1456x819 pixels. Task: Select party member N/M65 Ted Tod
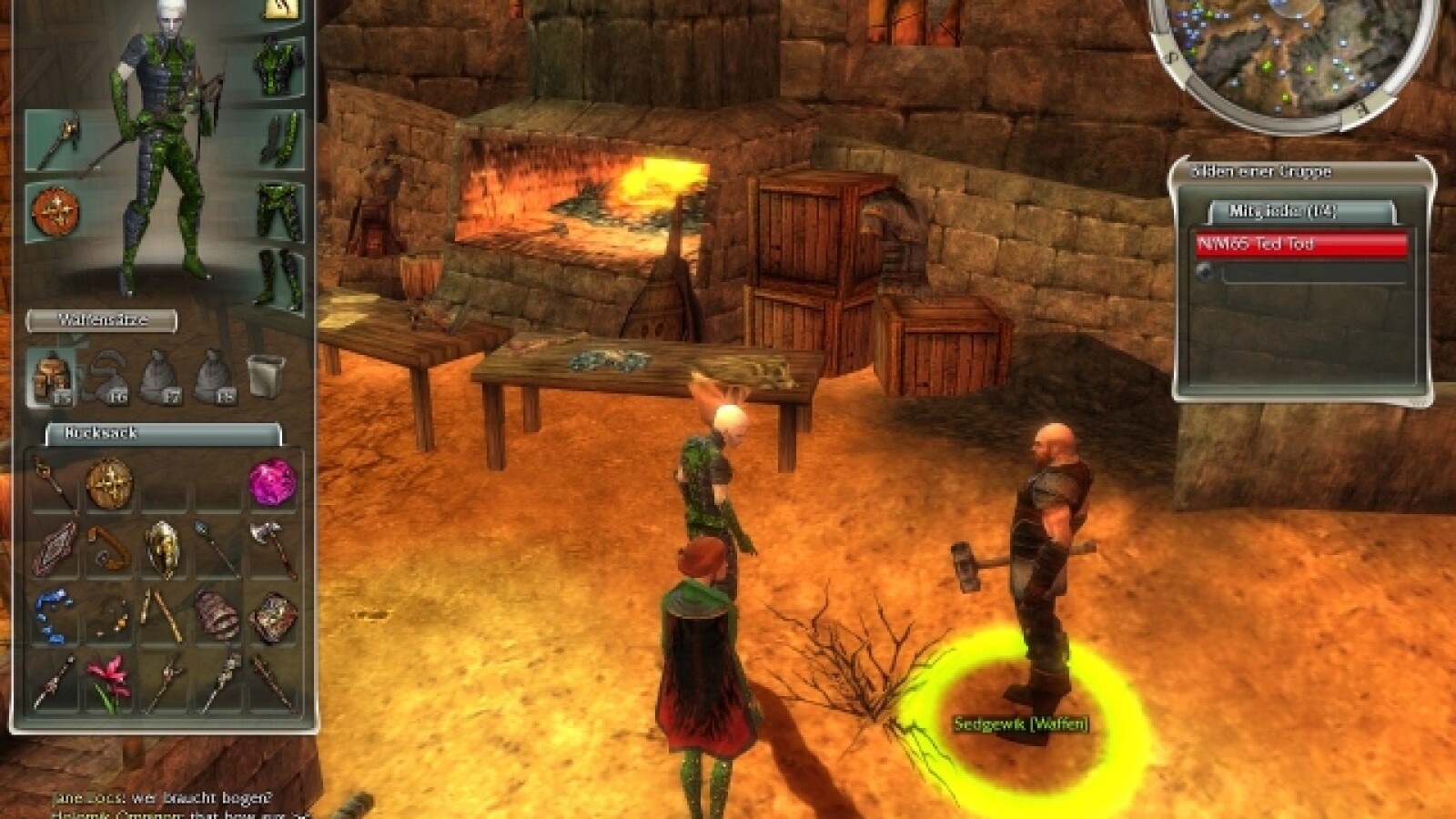tap(1301, 243)
